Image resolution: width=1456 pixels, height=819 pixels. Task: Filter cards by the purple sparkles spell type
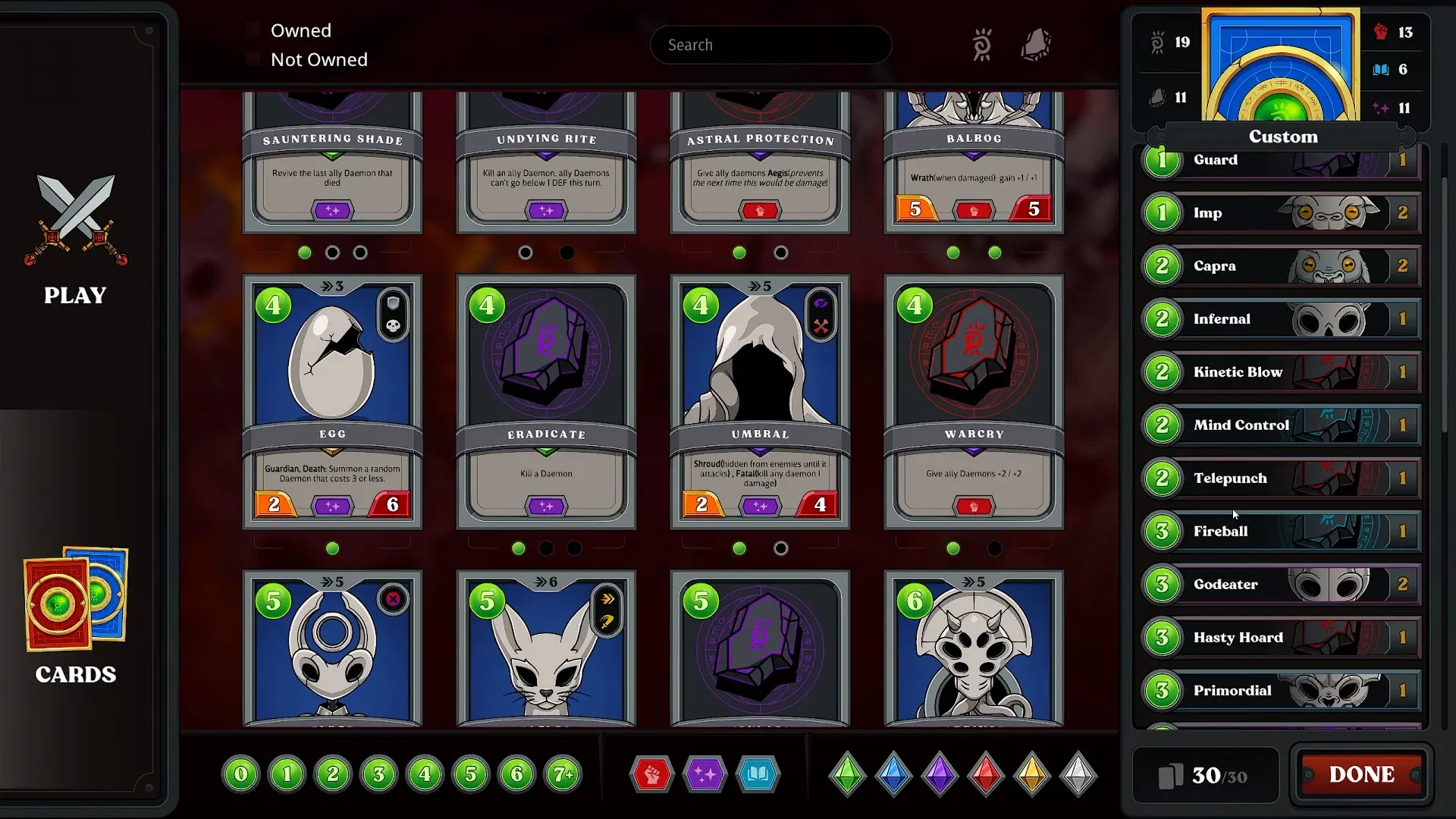[x=705, y=774]
